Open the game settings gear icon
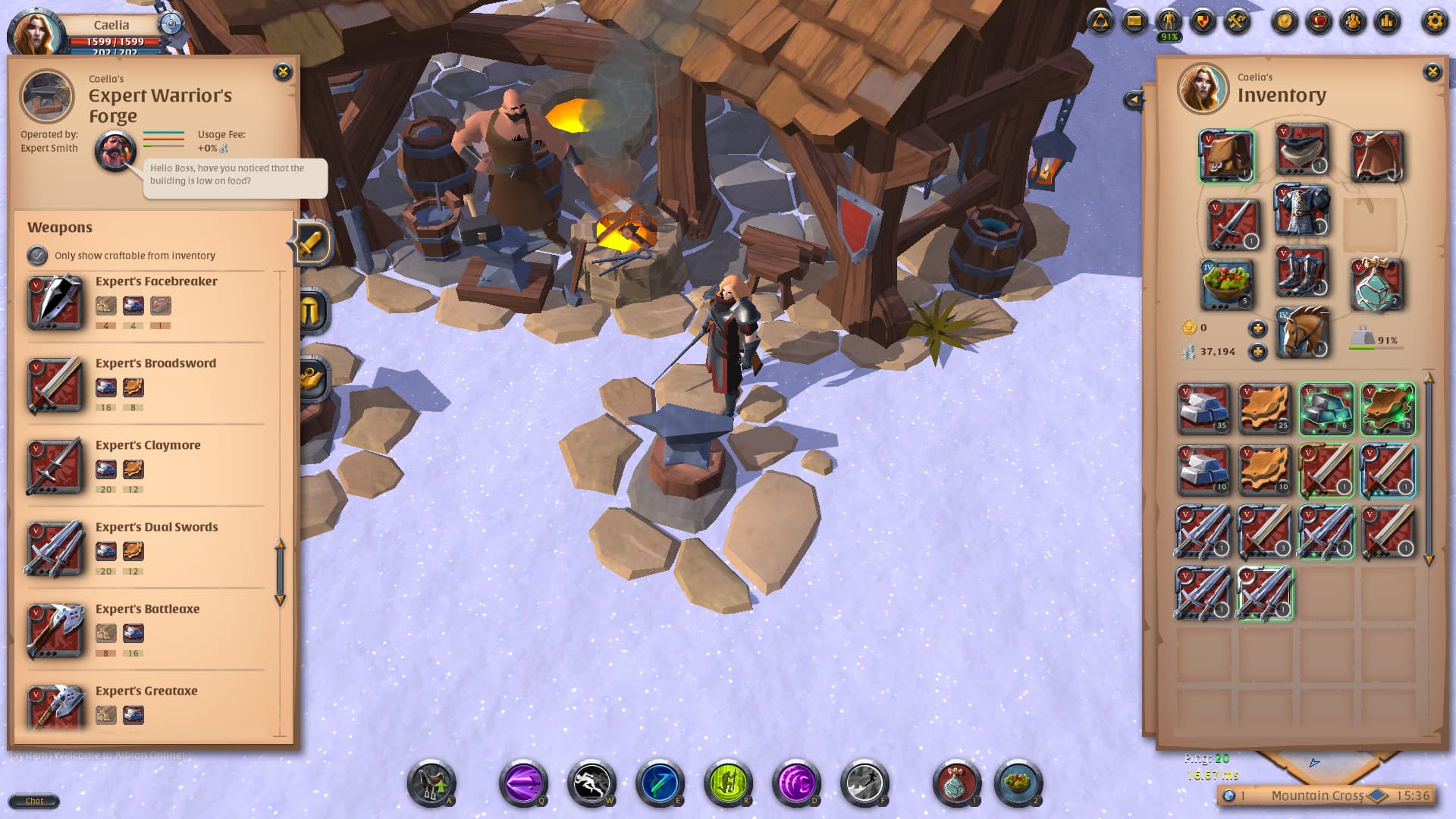The height and width of the screenshot is (819, 1456). point(1436,21)
